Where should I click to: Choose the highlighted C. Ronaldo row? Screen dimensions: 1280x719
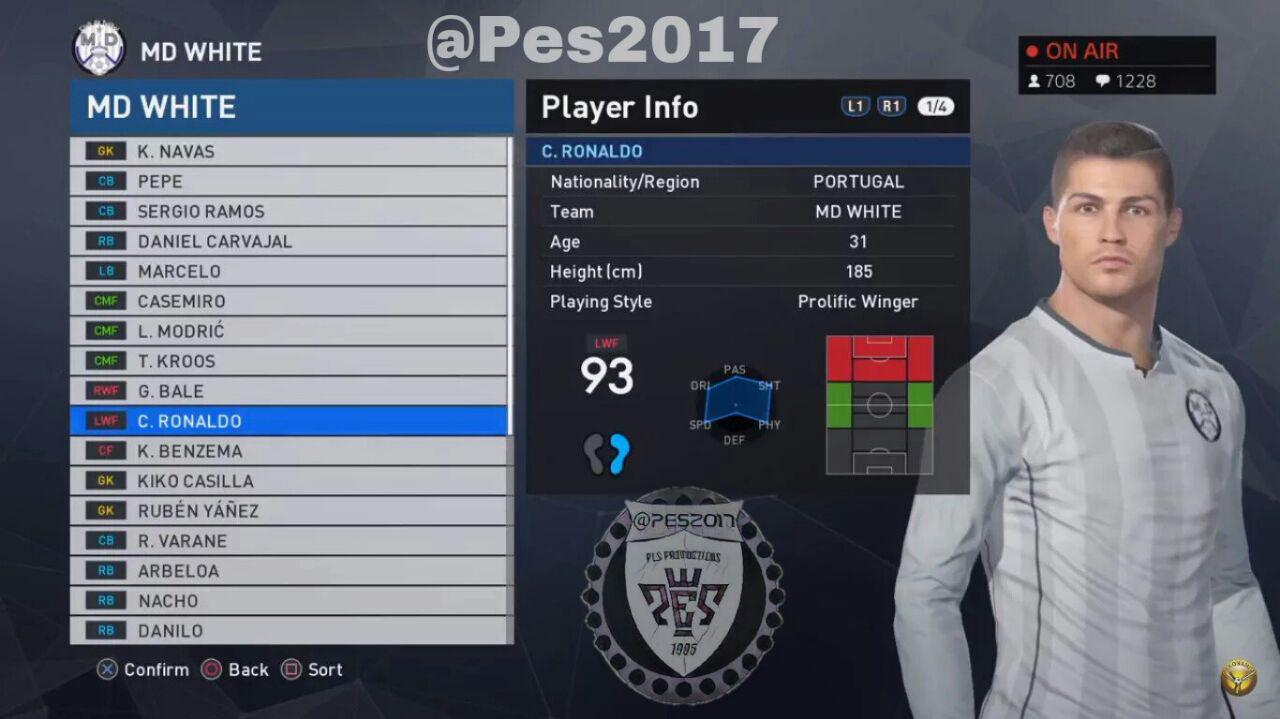pyautogui.click(x=288, y=421)
